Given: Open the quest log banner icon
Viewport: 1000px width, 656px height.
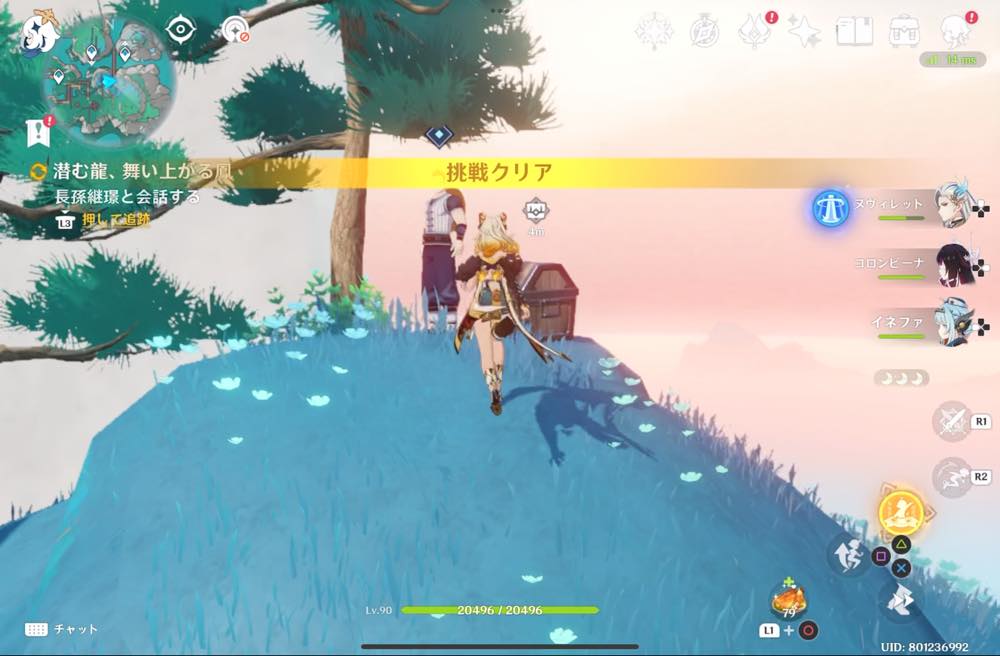Looking at the screenshot, I should [39, 130].
